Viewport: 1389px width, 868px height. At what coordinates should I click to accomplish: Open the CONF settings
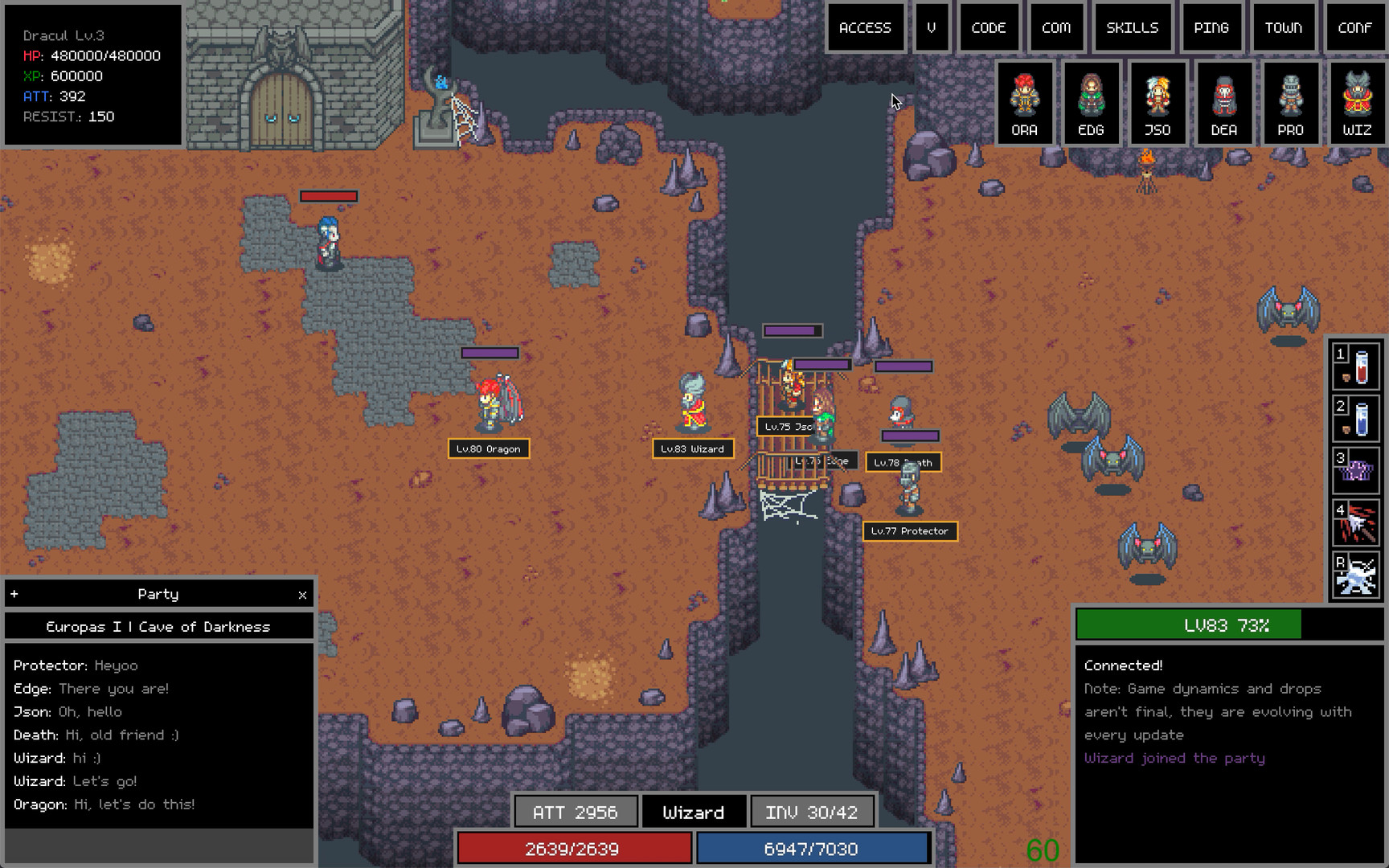click(1354, 27)
